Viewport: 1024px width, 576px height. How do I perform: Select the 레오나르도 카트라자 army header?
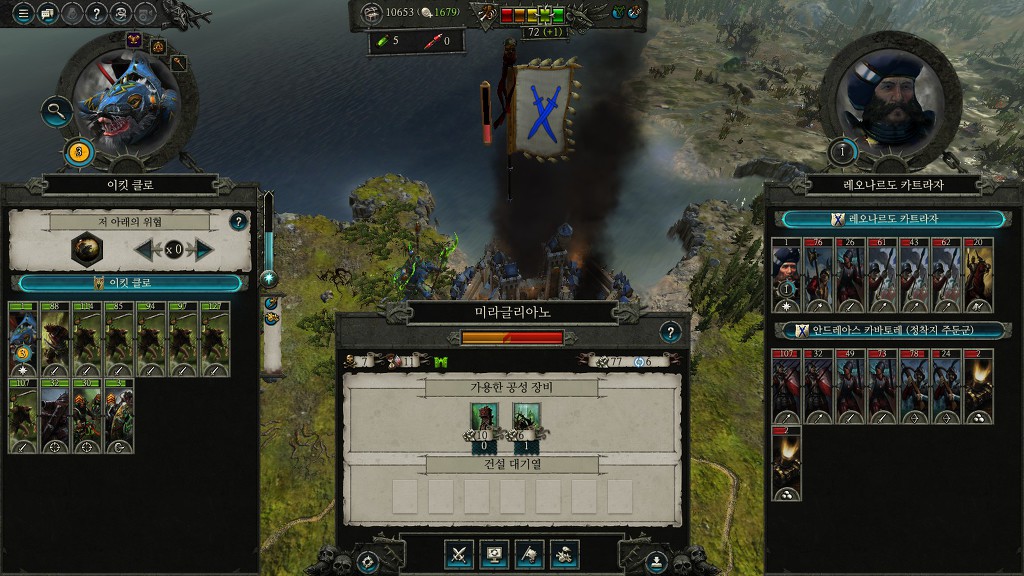(894, 219)
